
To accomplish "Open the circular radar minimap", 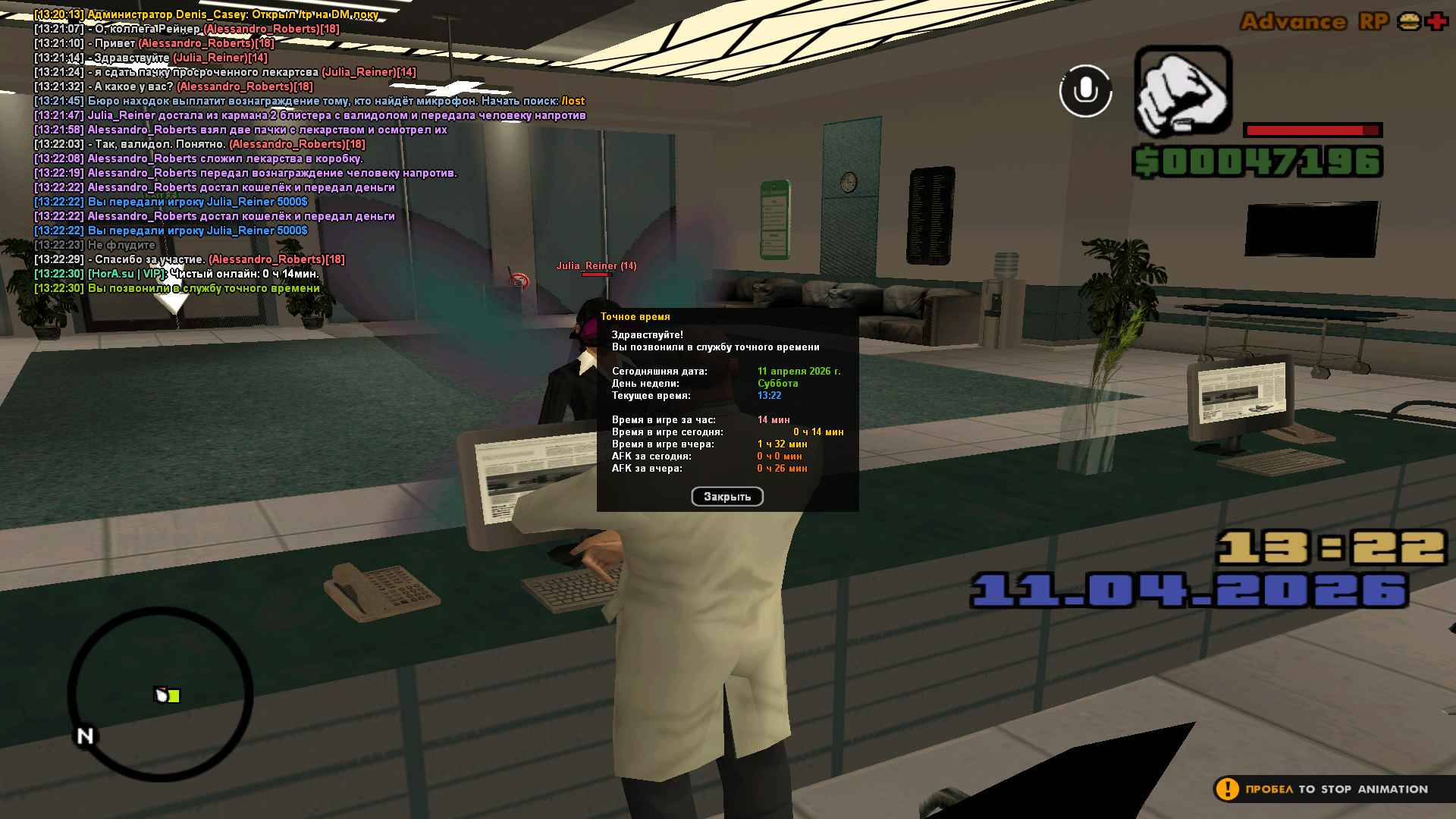I will (161, 694).
